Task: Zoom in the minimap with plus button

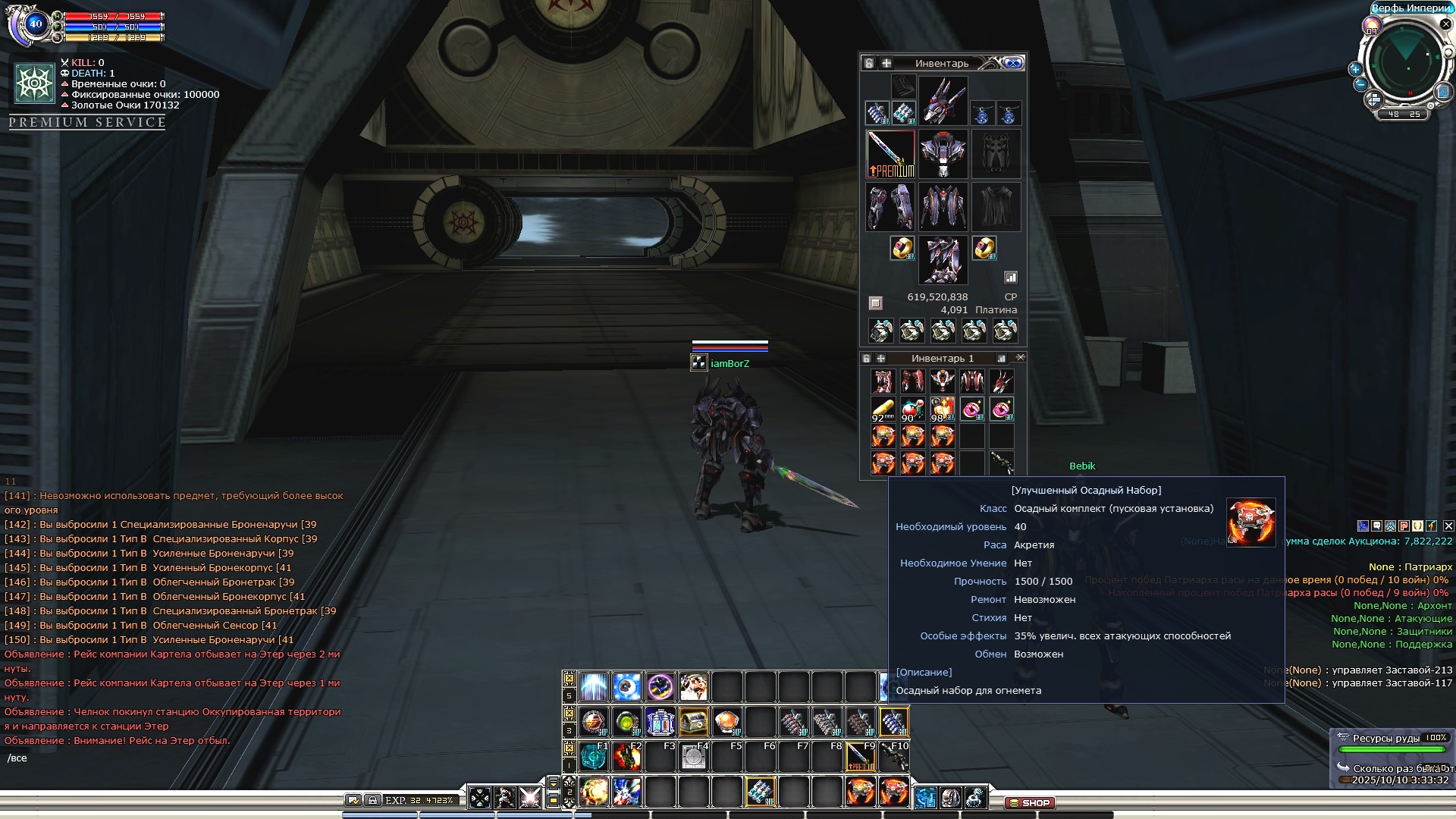Action: pyautogui.click(x=1355, y=69)
